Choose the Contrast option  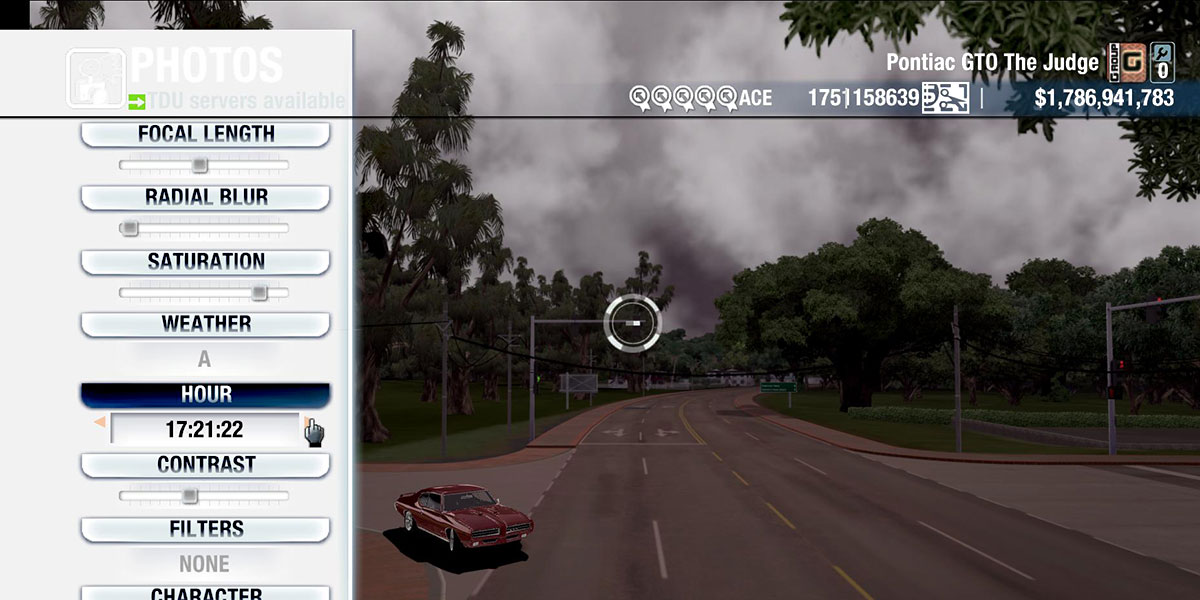pos(205,465)
